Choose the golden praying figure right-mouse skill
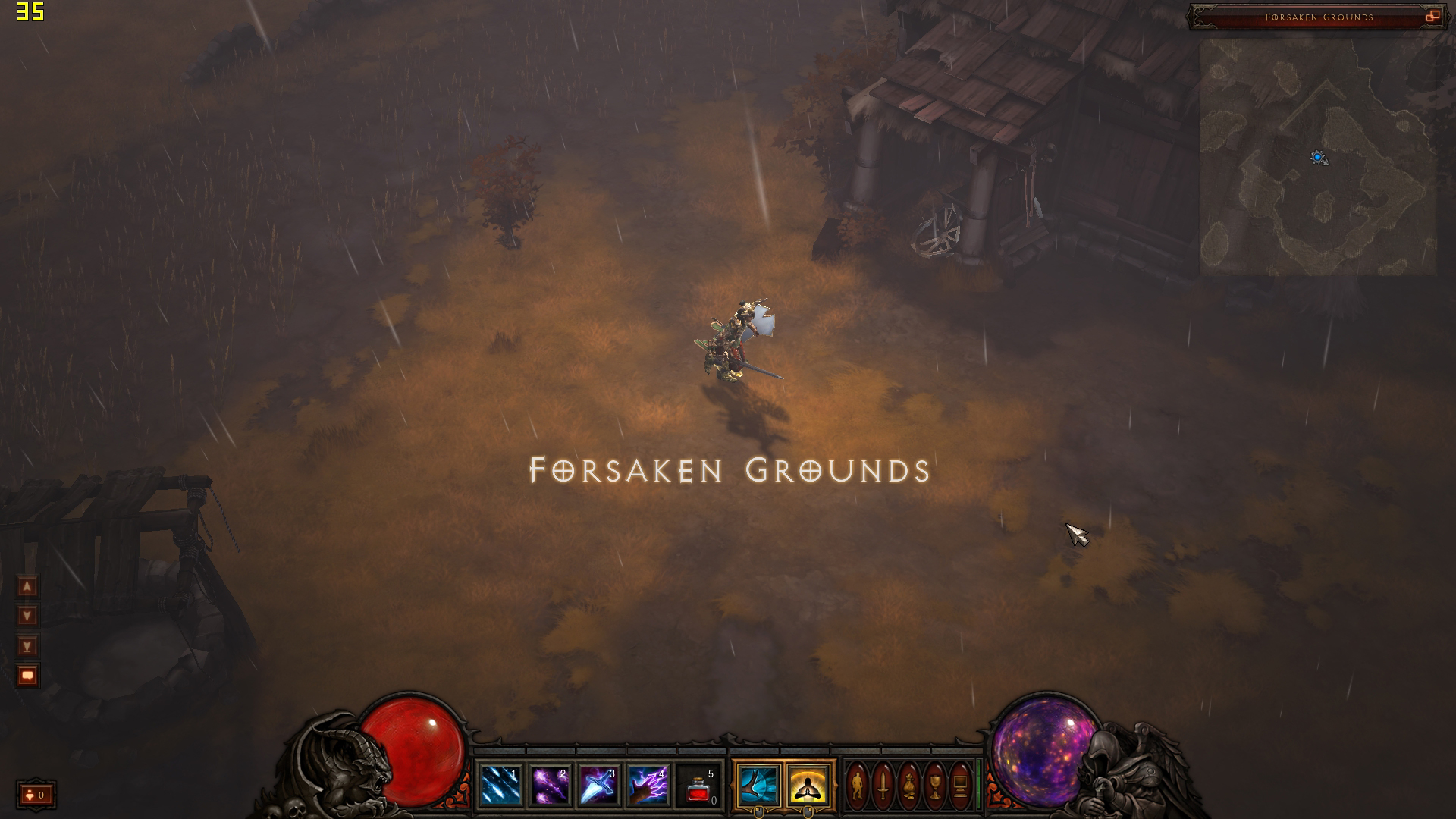 pyautogui.click(x=808, y=786)
